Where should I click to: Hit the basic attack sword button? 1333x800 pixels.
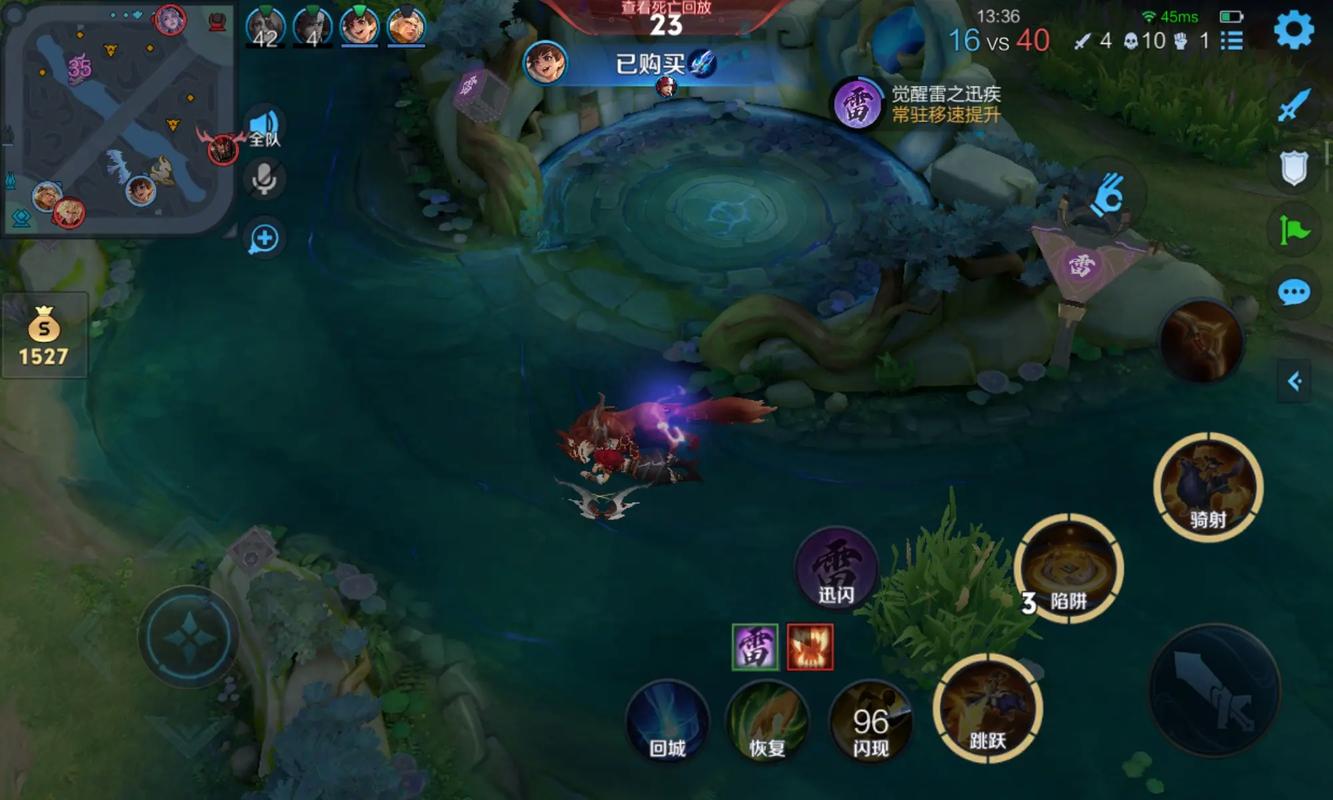(x=1214, y=690)
